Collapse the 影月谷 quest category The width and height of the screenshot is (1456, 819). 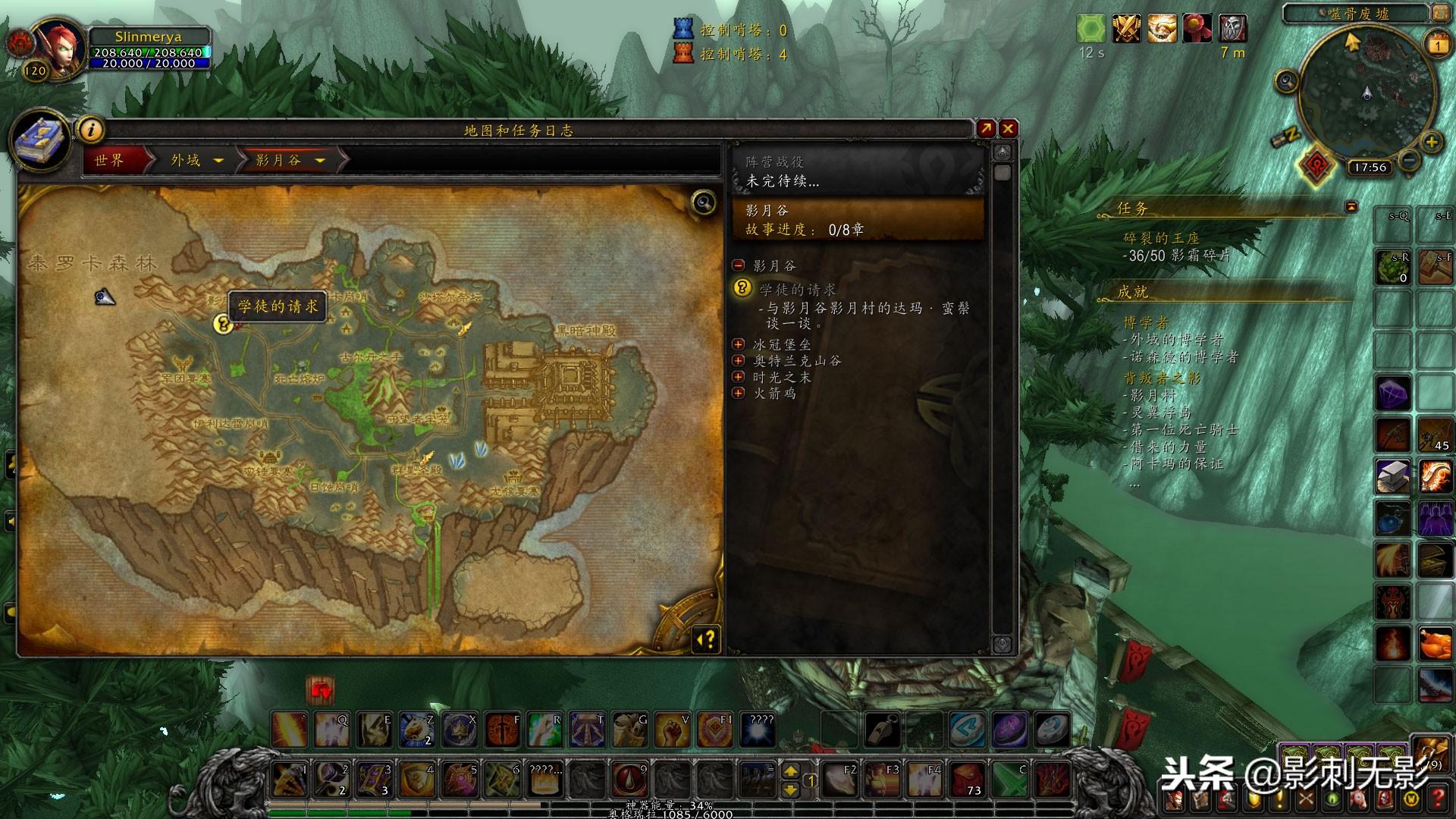(x=739, y=265)
